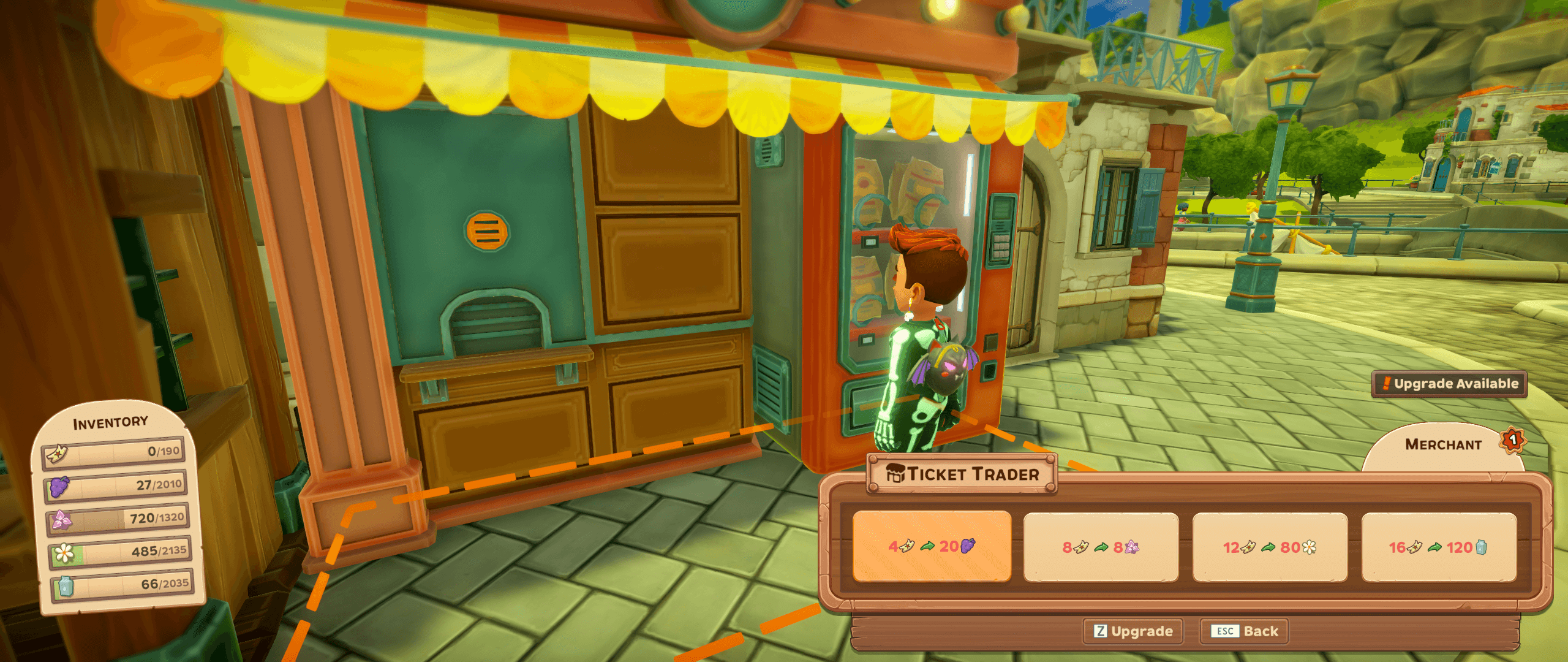Choose the 8 tickets for 8 crystals trade
The image size is (1568, 662).
click(1101, 547)
